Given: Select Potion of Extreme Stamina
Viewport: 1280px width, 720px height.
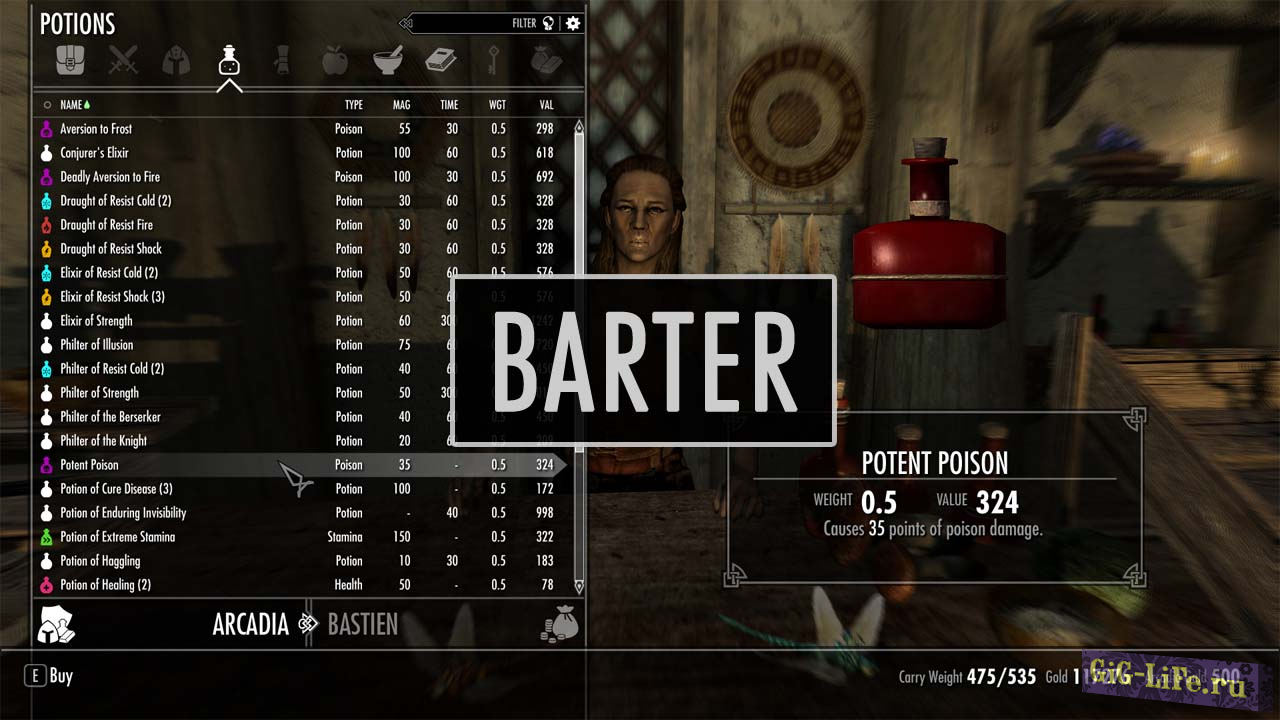Looking at the screenshot, I should (x=117, y=537).
